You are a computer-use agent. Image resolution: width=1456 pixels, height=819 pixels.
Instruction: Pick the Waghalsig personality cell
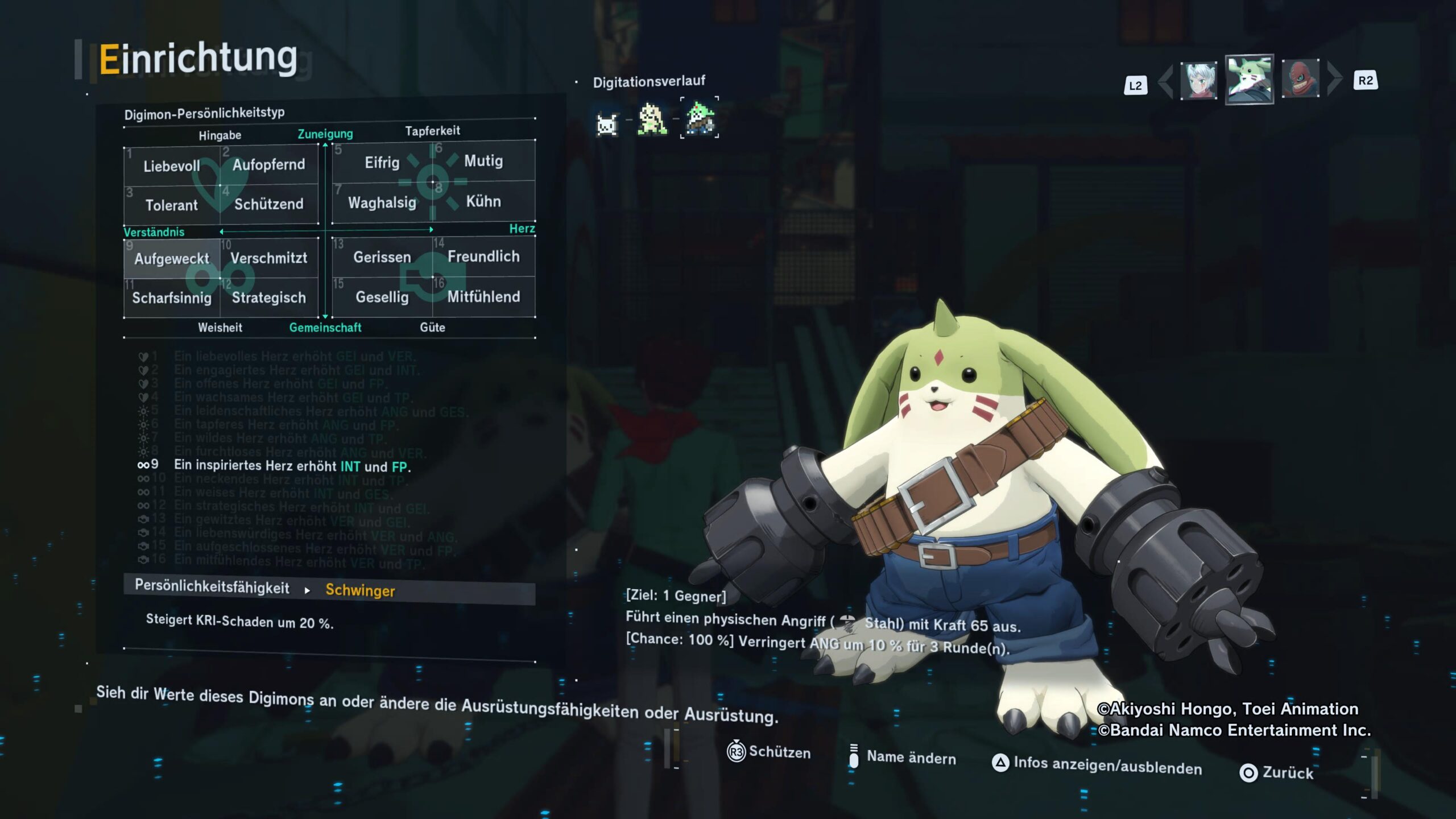coord(382,202)
